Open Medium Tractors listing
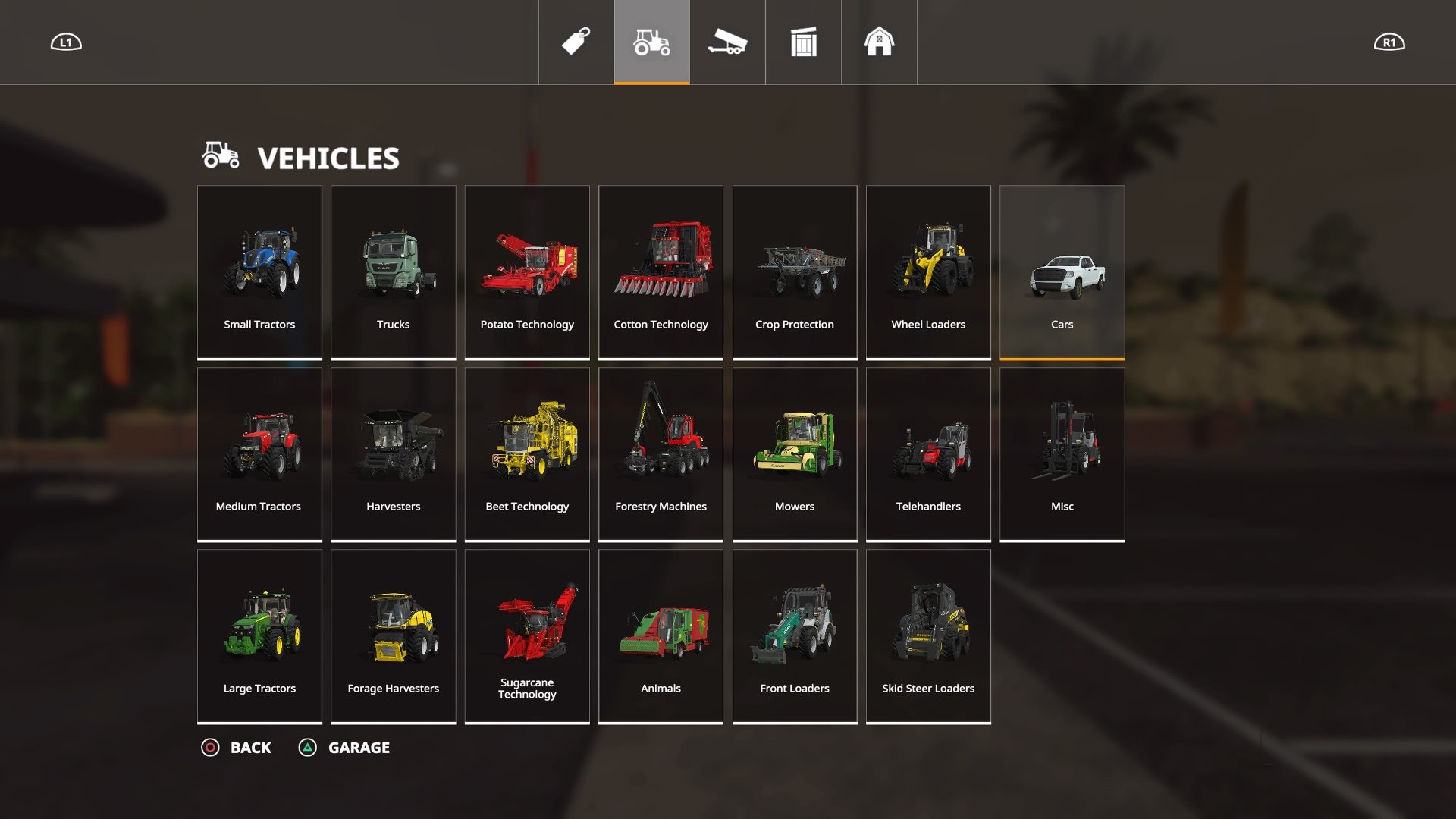This screenshot has width=1456, height=819. click(x=259, y=453)
